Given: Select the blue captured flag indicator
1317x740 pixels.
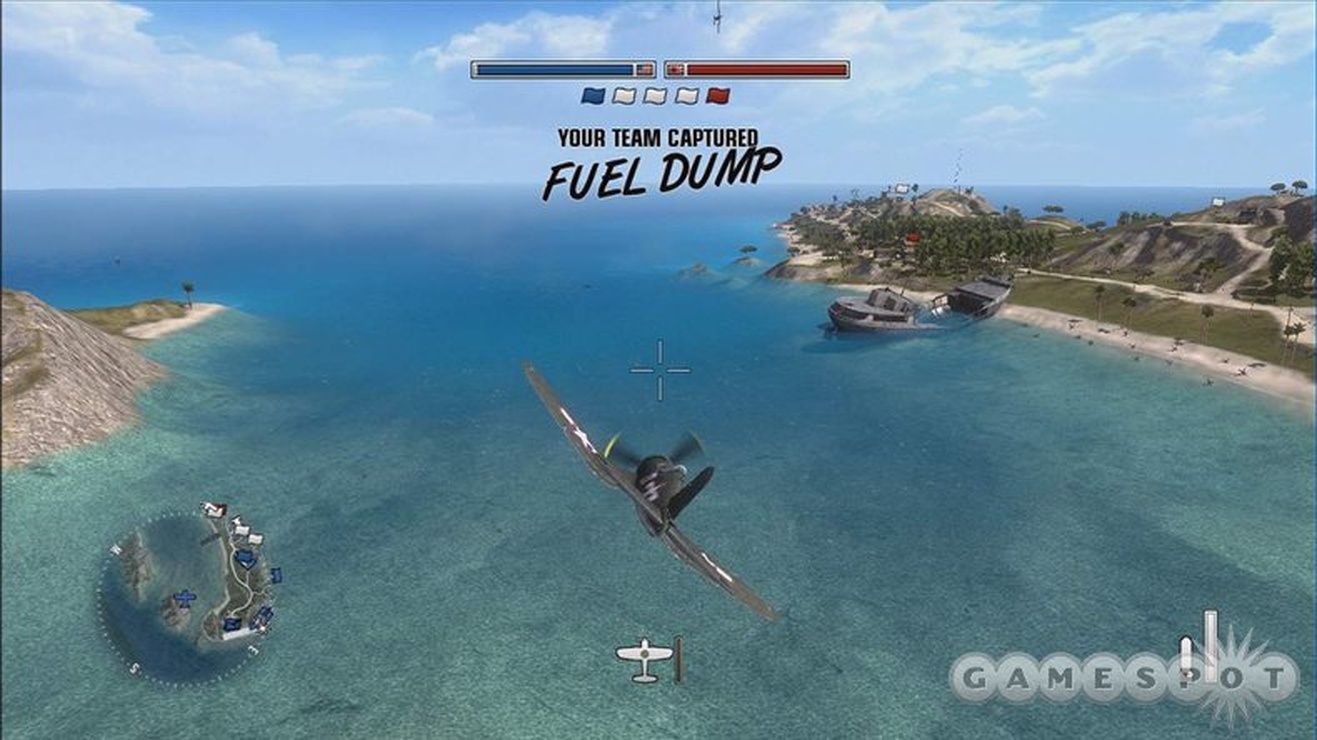Looking at the screenshot, I should [592, 96].
